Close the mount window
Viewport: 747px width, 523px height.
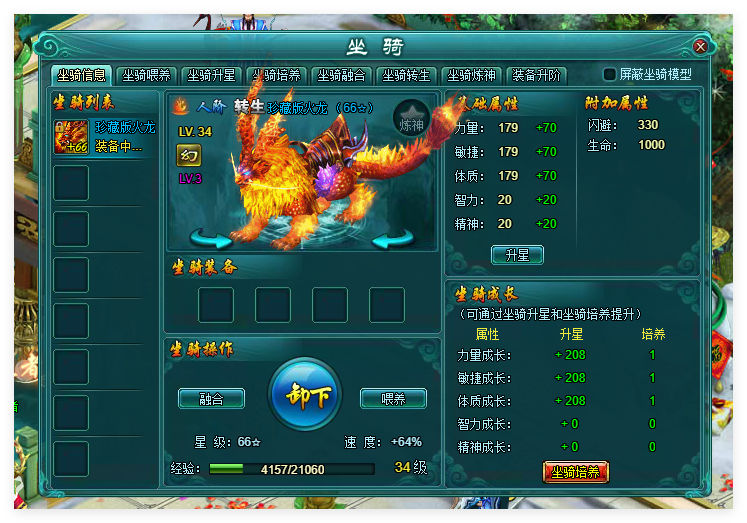click(700, 46)
